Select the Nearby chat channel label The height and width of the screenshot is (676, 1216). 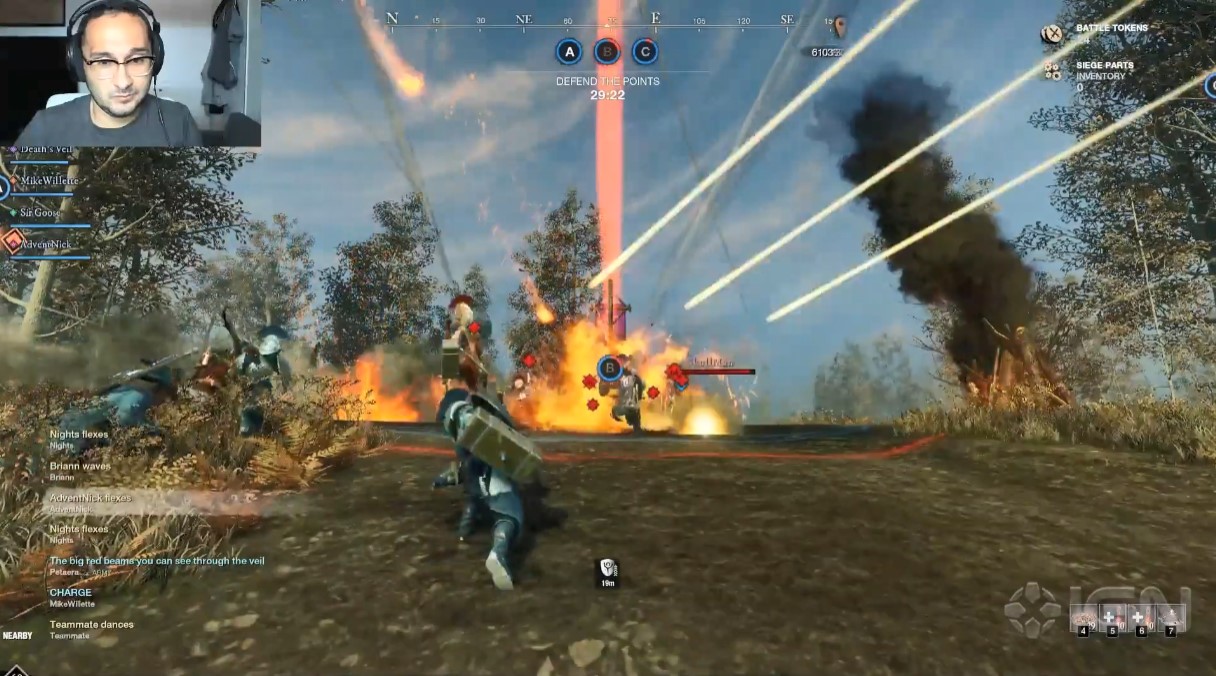(17, 636)
